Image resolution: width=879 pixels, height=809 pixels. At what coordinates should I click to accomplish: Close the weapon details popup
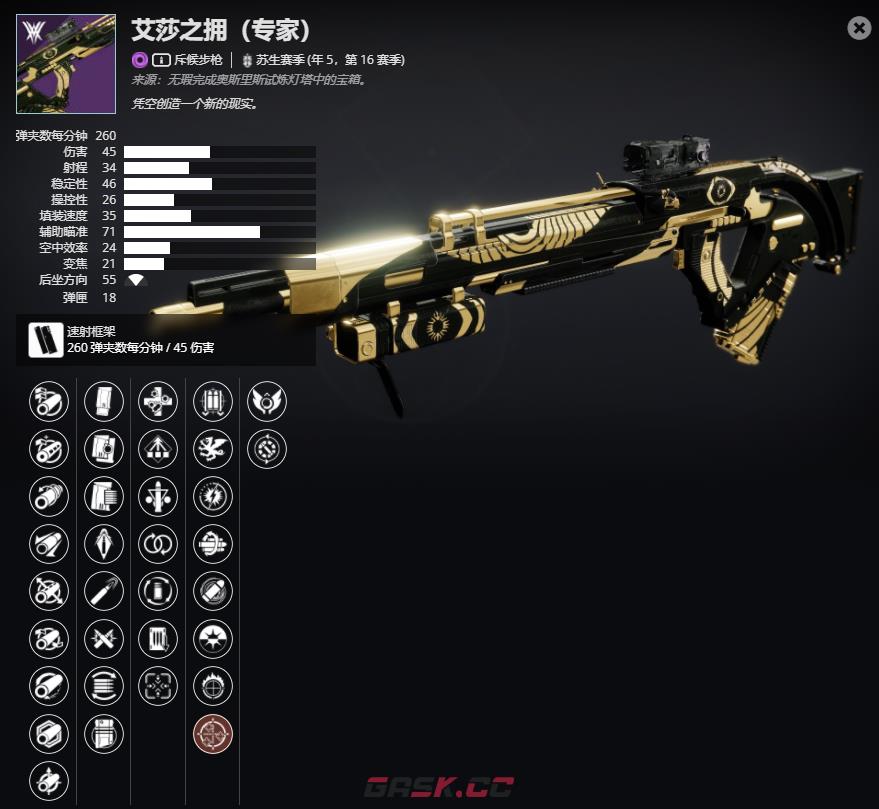pos(859,28)
